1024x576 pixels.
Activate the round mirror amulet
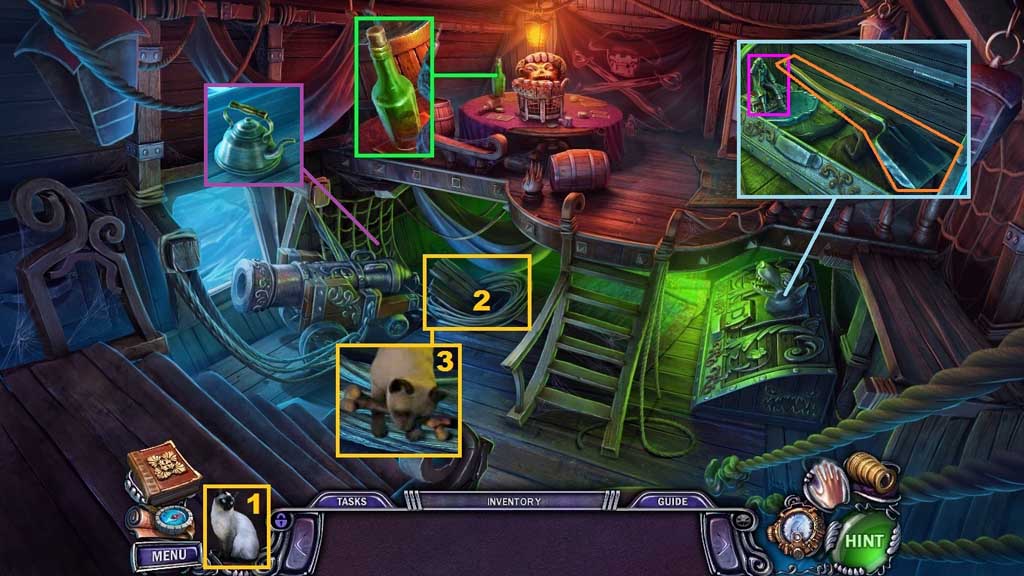pyautogui.click(x=799, y=533)
